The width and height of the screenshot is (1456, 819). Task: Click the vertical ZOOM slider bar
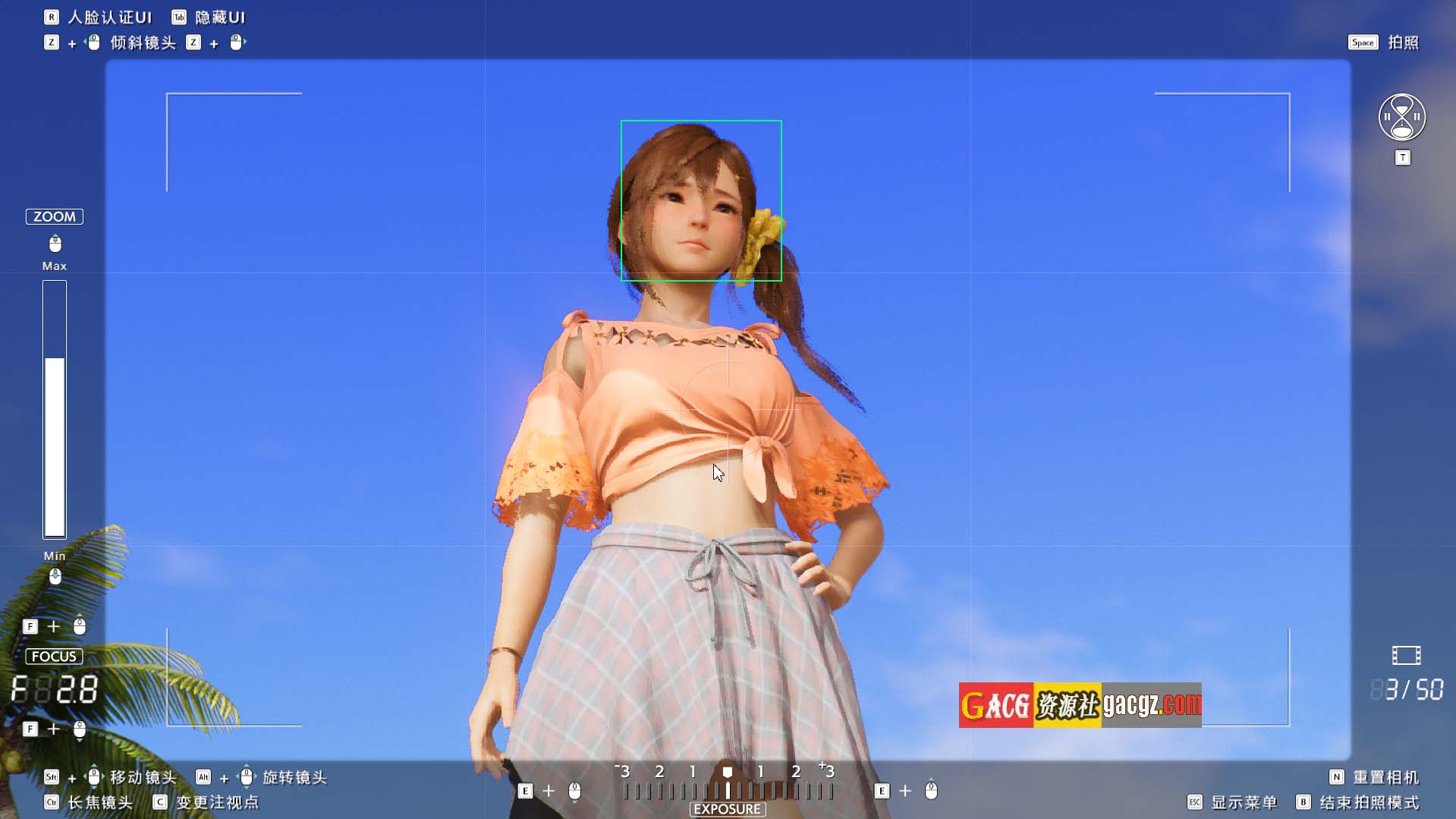point(55,410)
